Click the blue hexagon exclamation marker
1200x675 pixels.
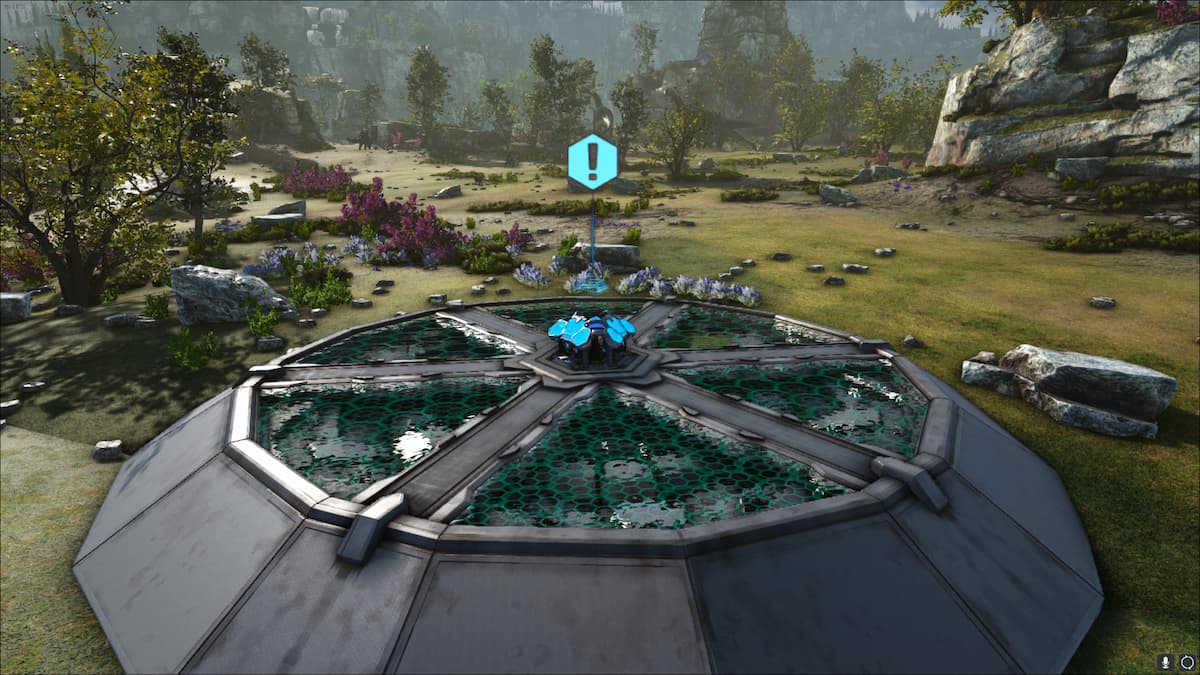pyautogui.click(x=592, y=161)
